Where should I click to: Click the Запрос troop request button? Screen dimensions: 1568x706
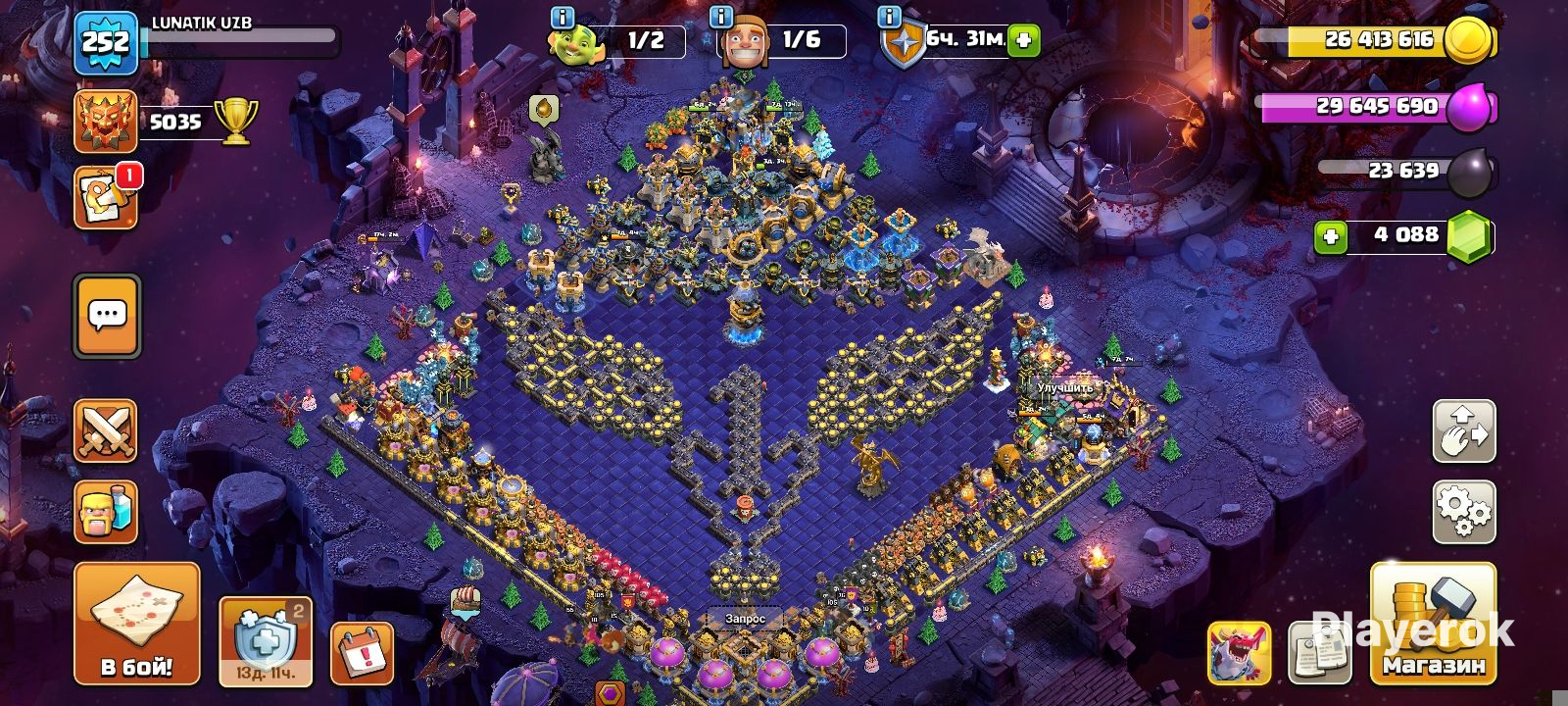pyautogui.click(x=745, y=620)
